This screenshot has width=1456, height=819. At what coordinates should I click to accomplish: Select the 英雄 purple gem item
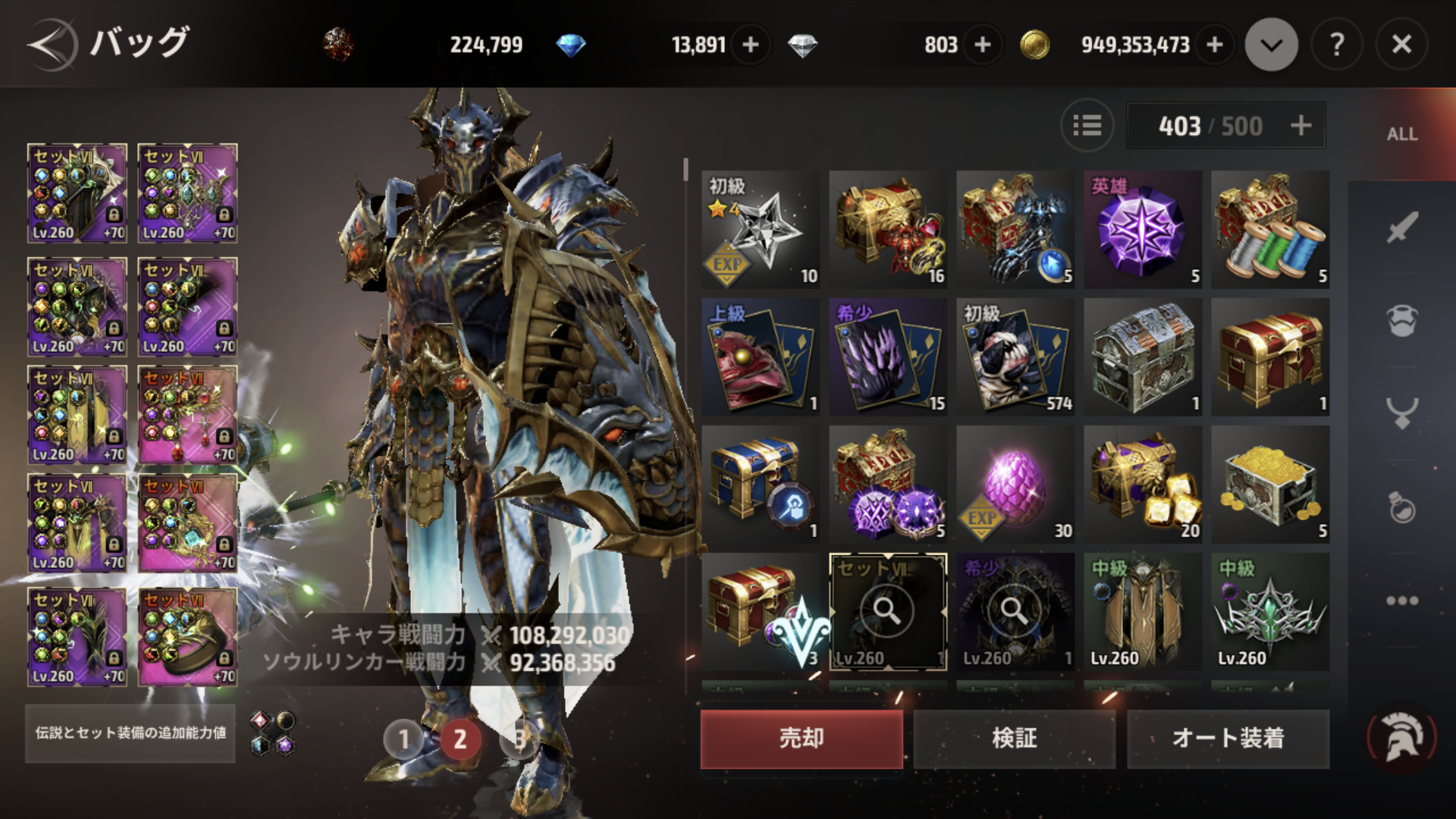point(1142,230)
